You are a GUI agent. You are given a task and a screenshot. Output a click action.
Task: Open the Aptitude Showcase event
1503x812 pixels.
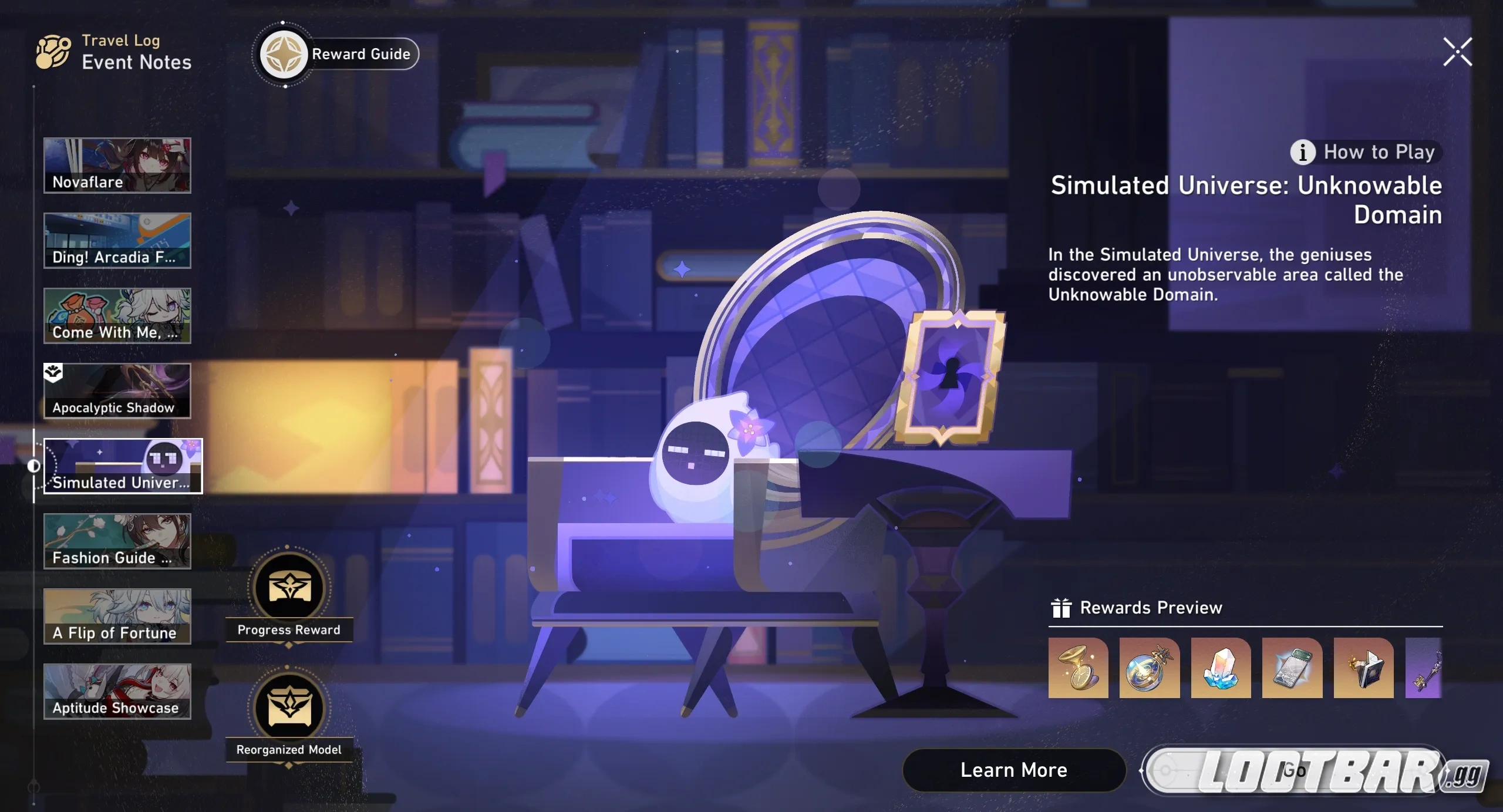point(117,691)
